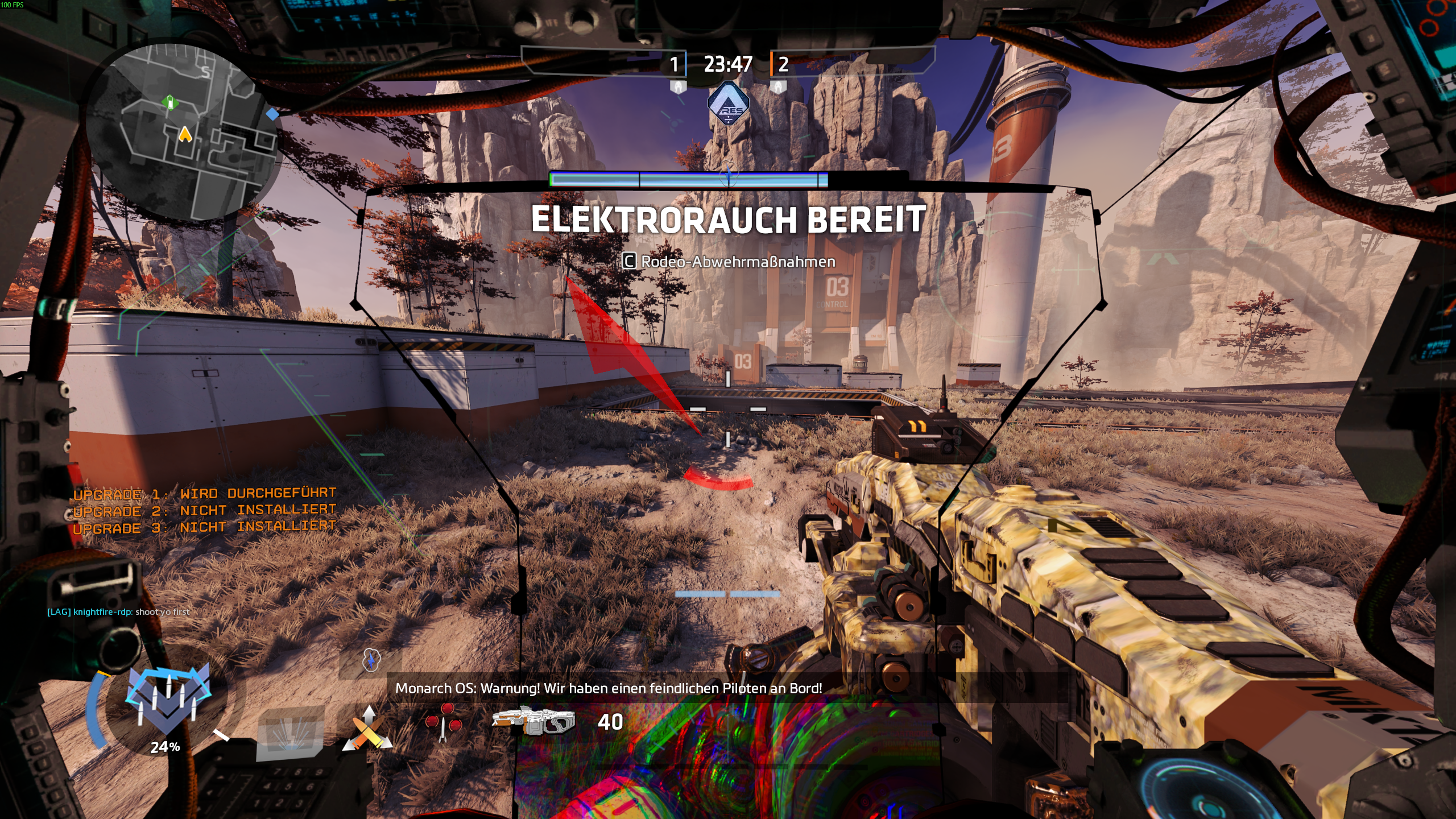Activate the Upgrade Core chevron icon
Viewport: 1456px width, 819px height.
point(168,700)
